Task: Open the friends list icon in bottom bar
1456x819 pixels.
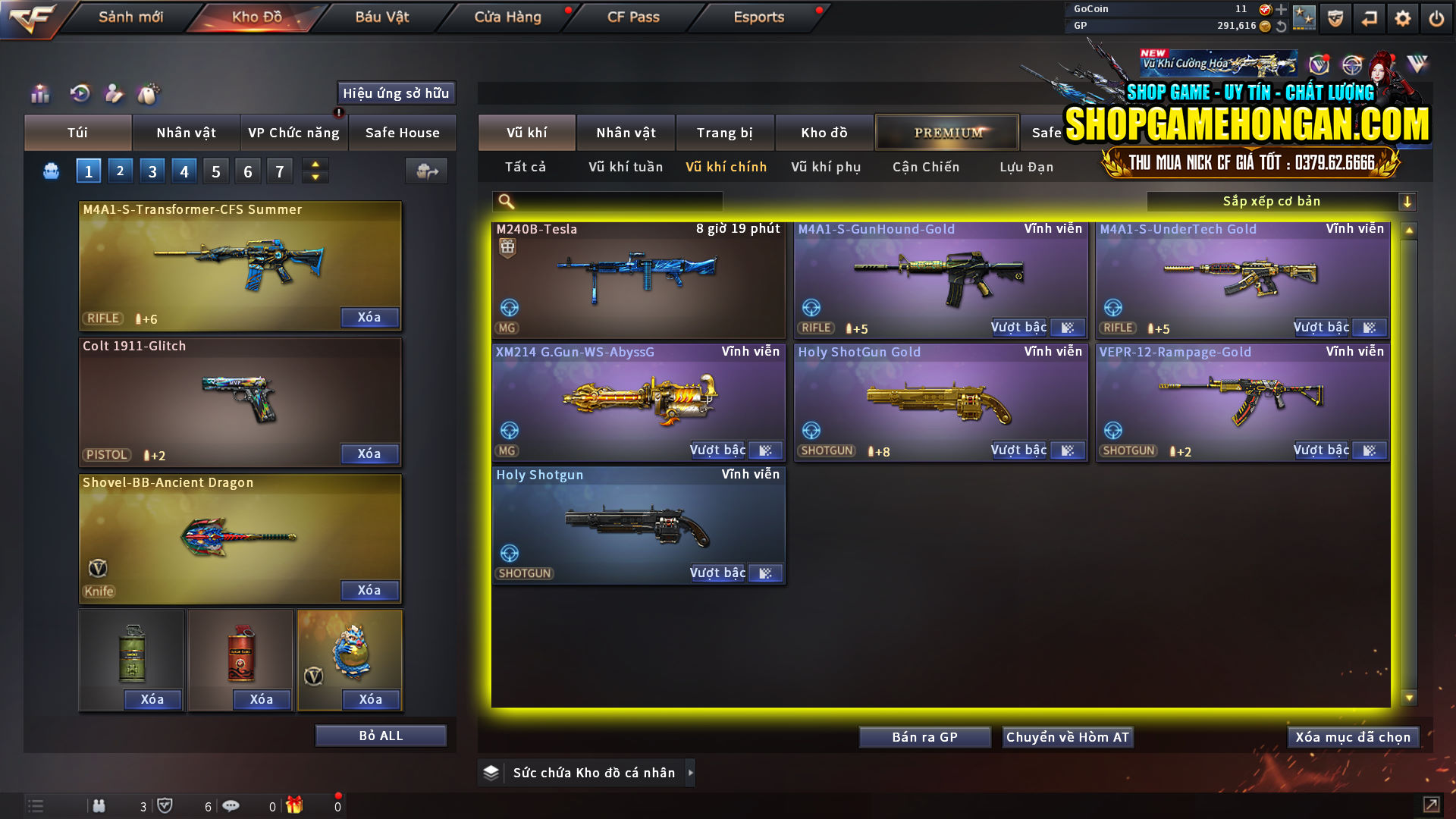Action: pos(99,806)
